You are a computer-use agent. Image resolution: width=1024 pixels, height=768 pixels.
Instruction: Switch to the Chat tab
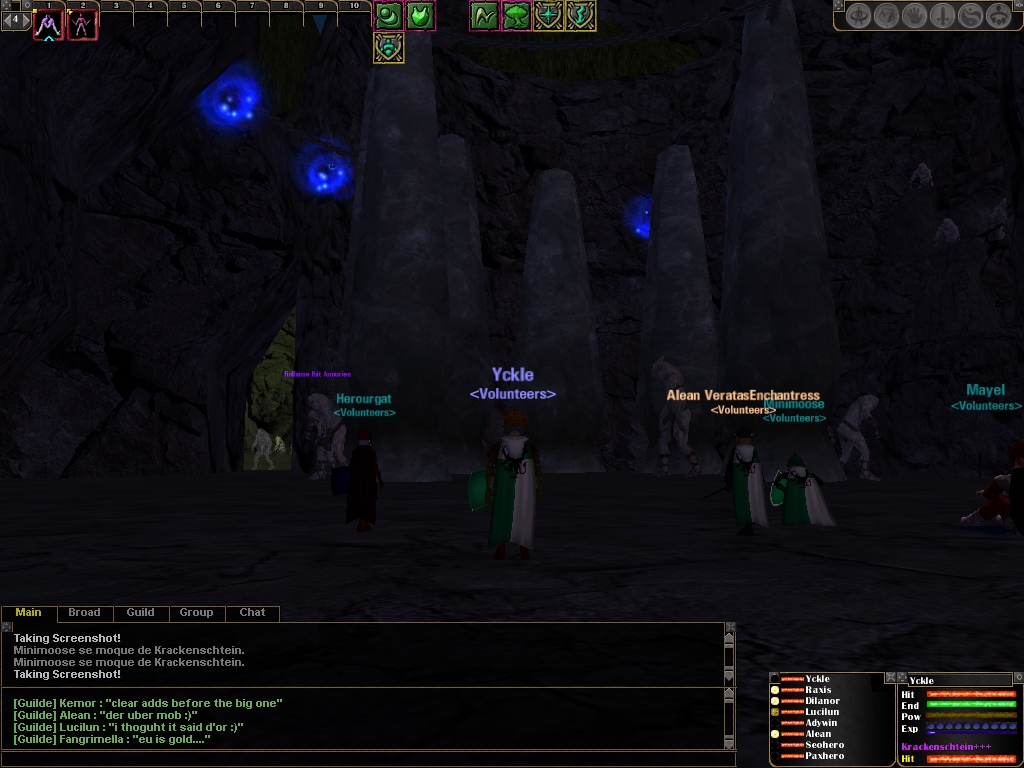point(252,613)
